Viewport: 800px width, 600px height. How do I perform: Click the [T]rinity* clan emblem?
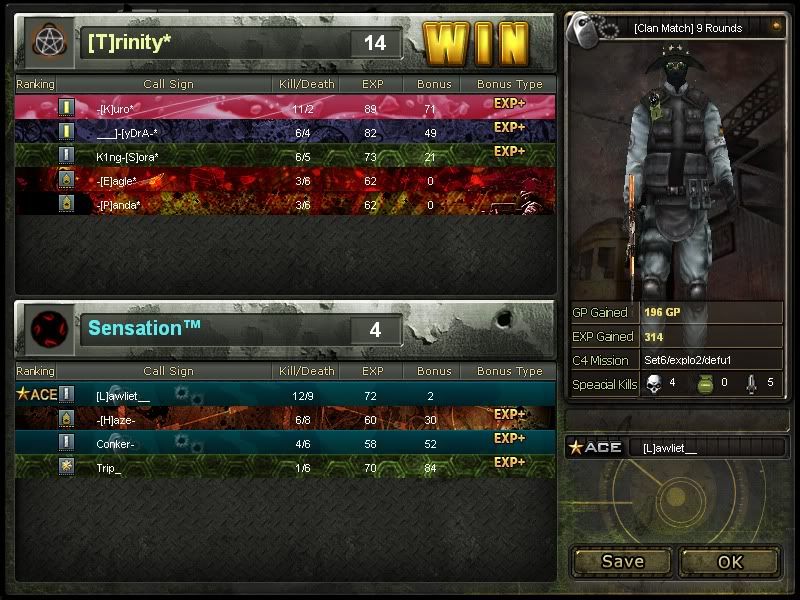pos(47,42)
